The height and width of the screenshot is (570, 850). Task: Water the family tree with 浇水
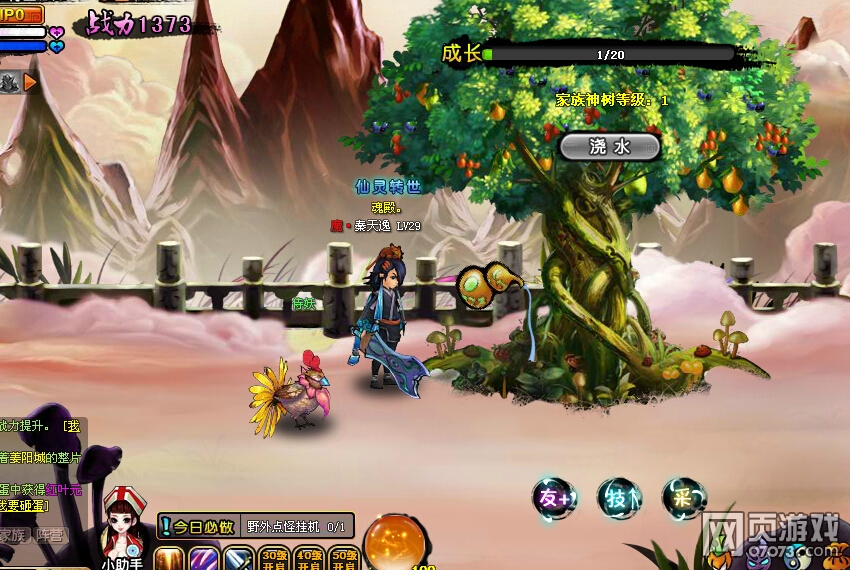click(x=609, y=147)
